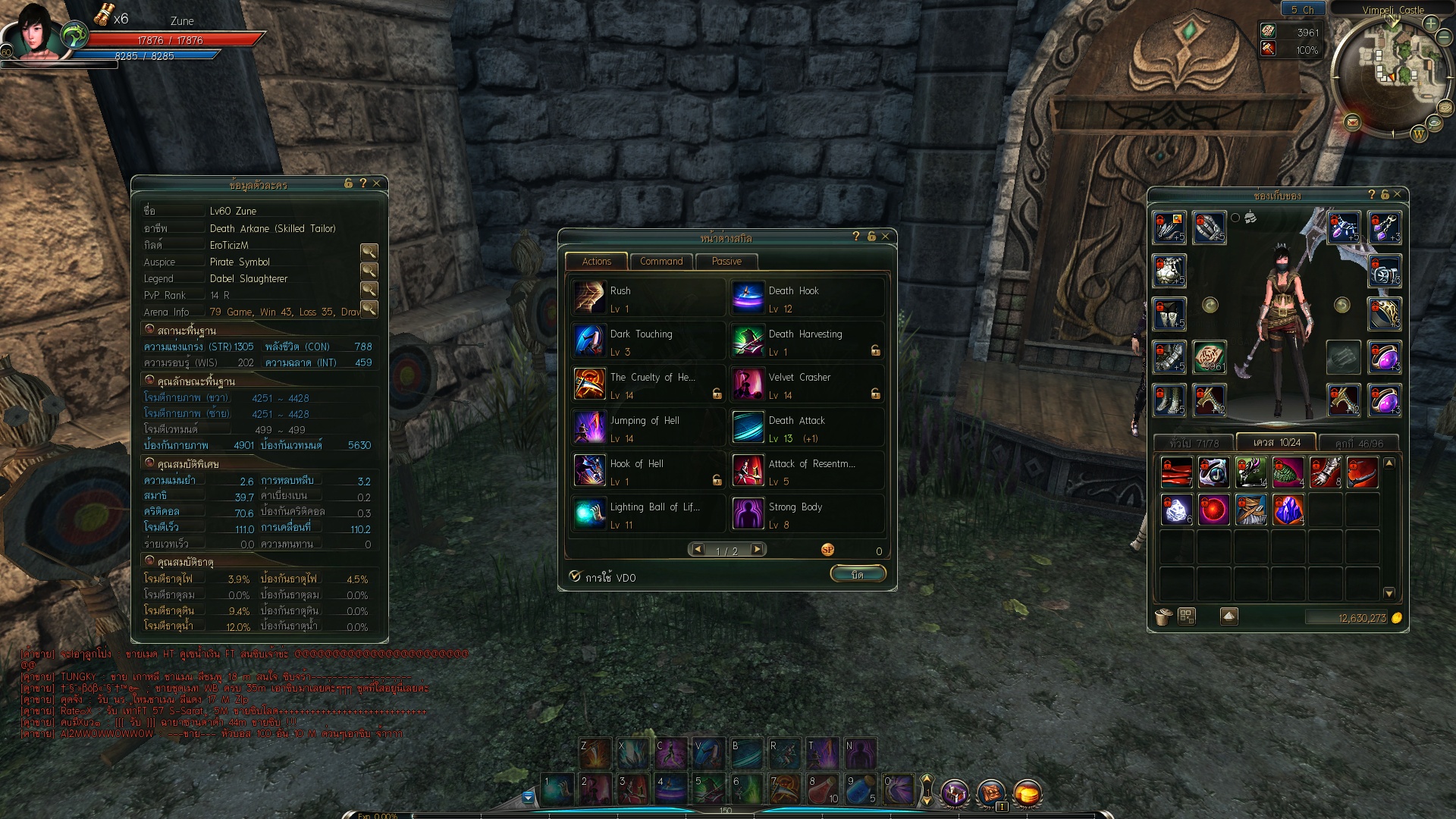Close the inventory window
The width and height of the screenshot is (1456, 819).
[1398, 195]
